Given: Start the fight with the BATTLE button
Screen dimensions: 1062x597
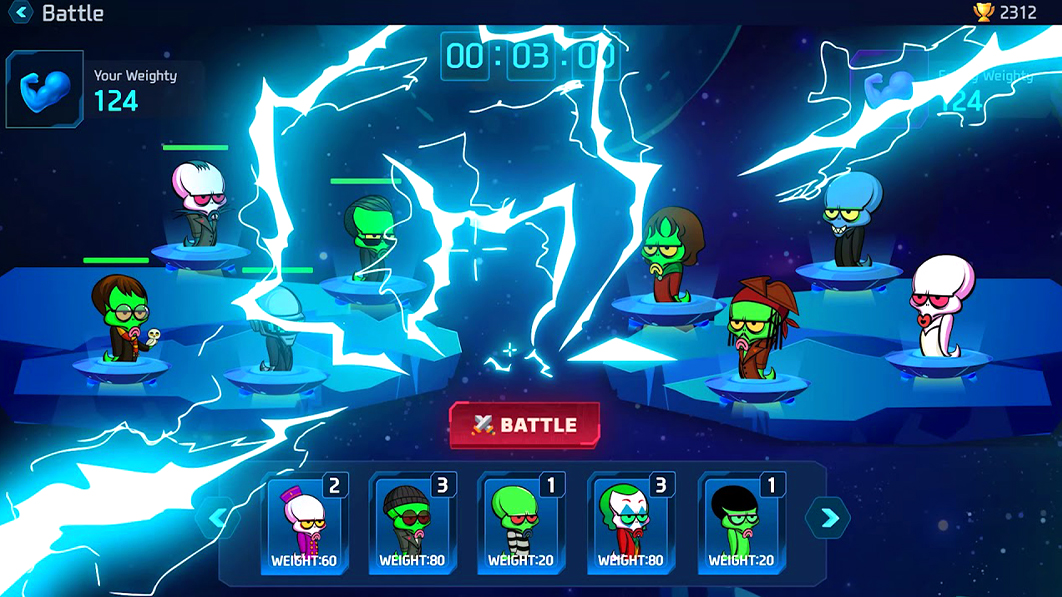Looking at the screenshot, I should [525, 425].
